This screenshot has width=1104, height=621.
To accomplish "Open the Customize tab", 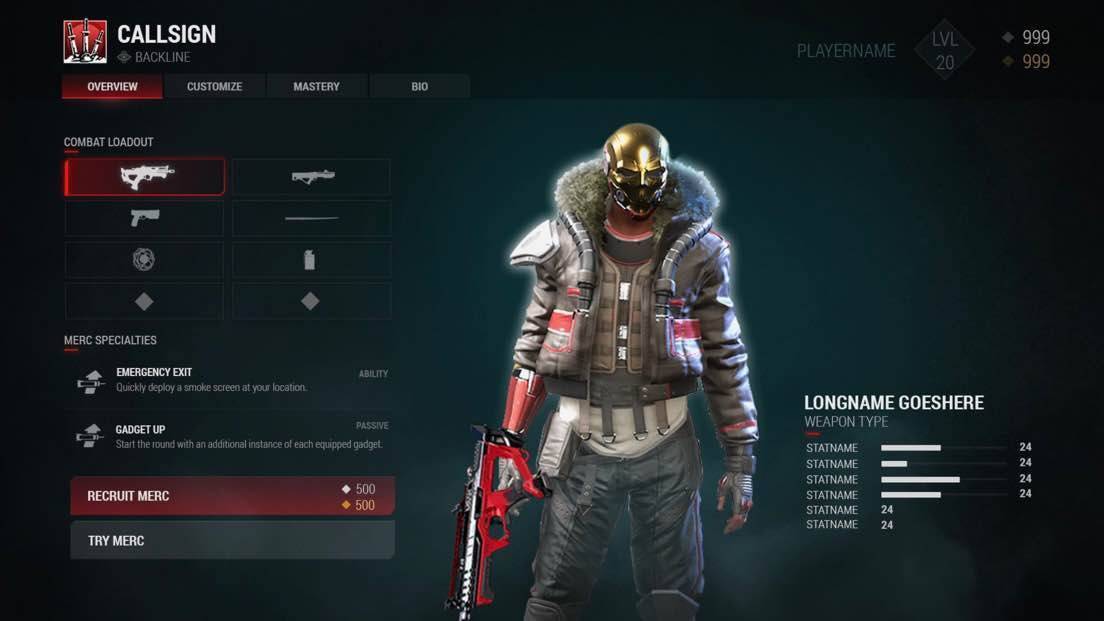I will click(x=214, y=87).
